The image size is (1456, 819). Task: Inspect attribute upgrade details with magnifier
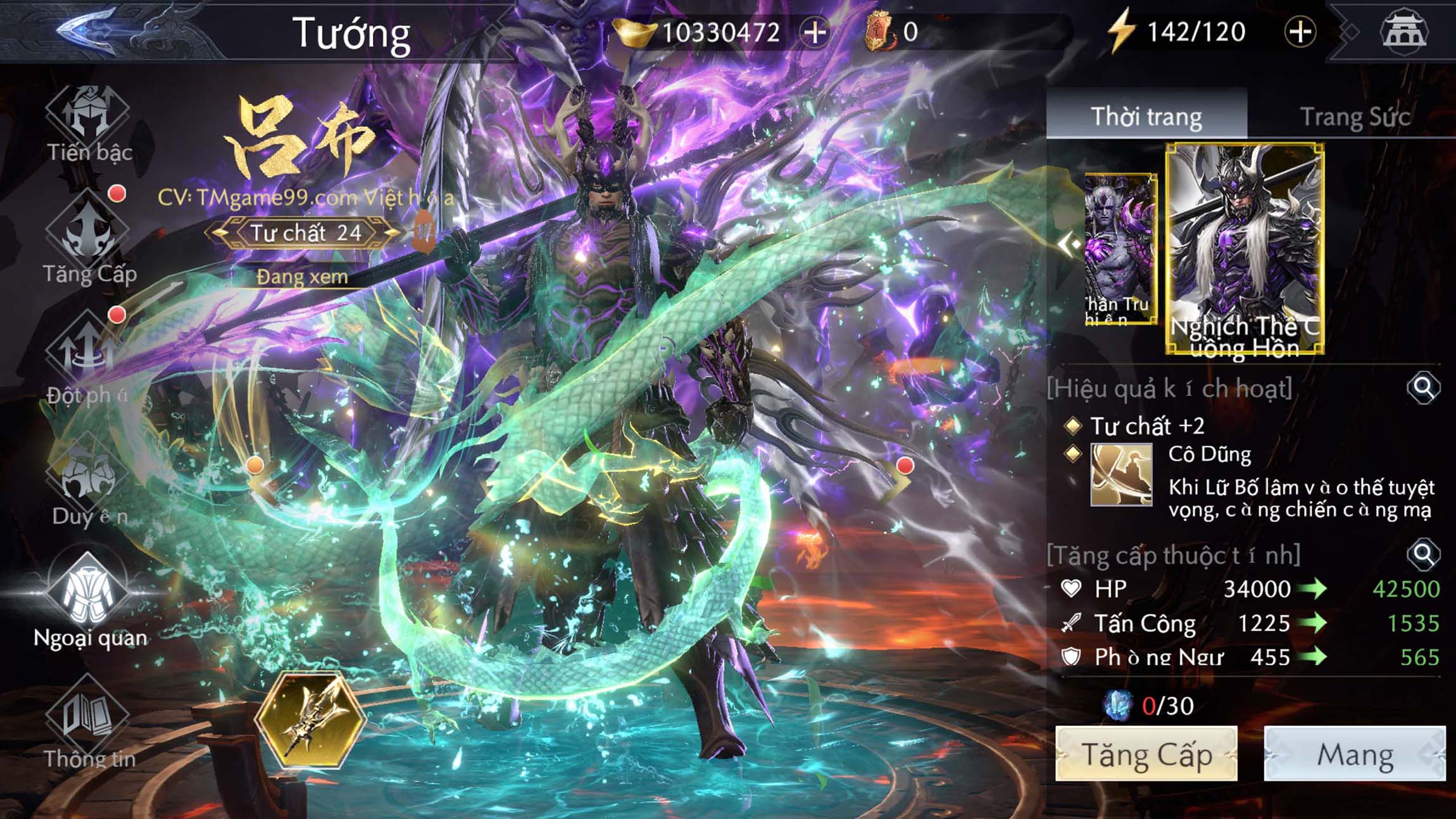(1423, 554)
